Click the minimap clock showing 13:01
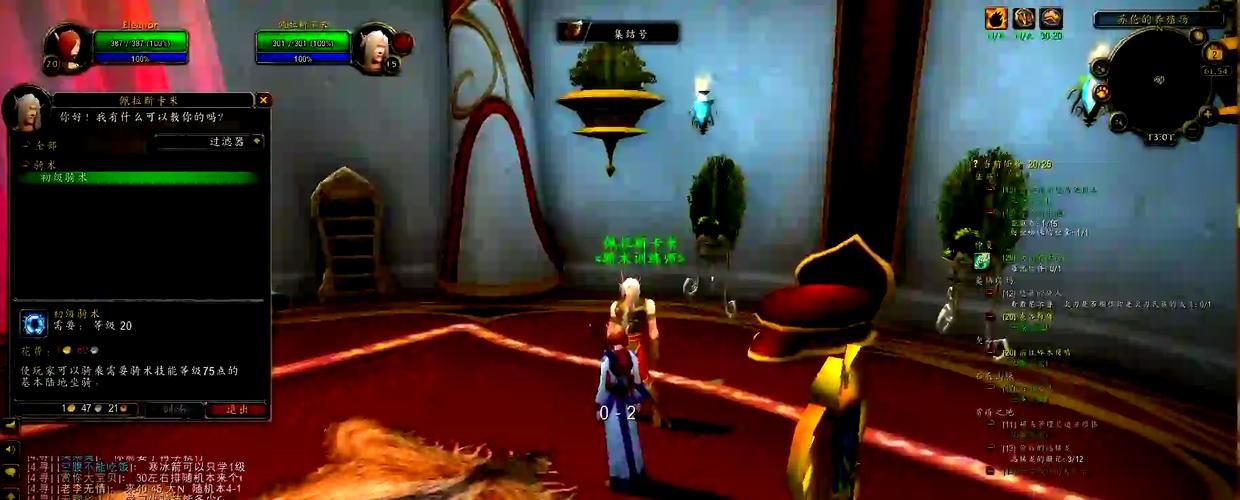 (1160, 138)
